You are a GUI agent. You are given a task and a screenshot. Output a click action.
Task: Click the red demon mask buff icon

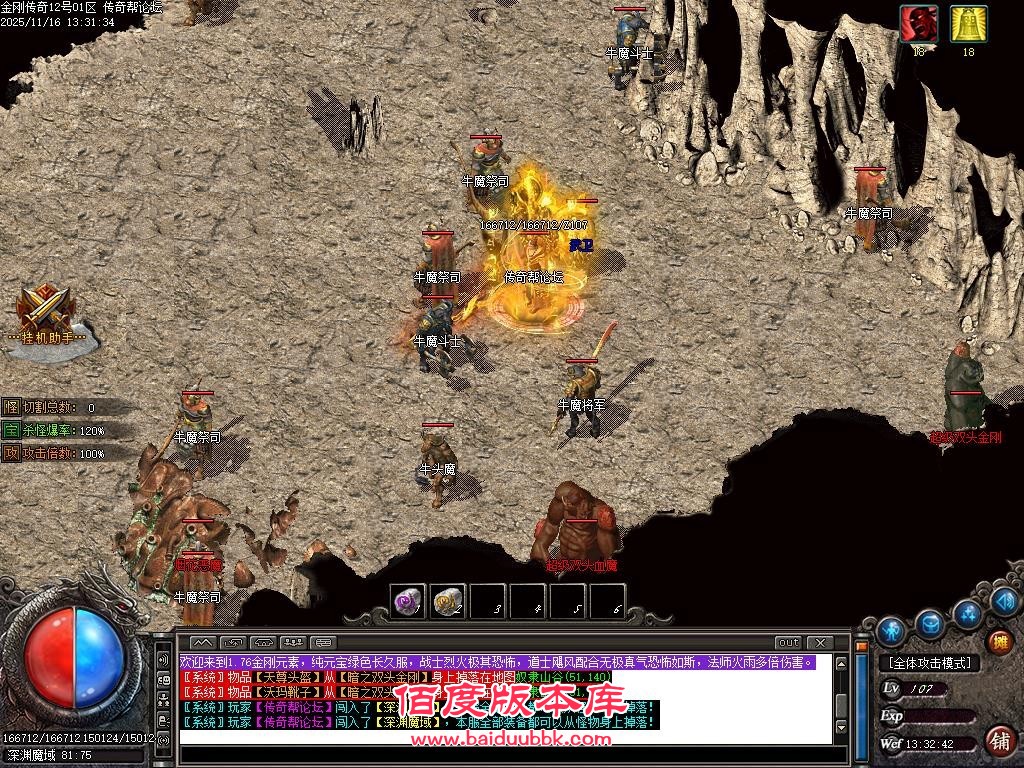point(918,25)
